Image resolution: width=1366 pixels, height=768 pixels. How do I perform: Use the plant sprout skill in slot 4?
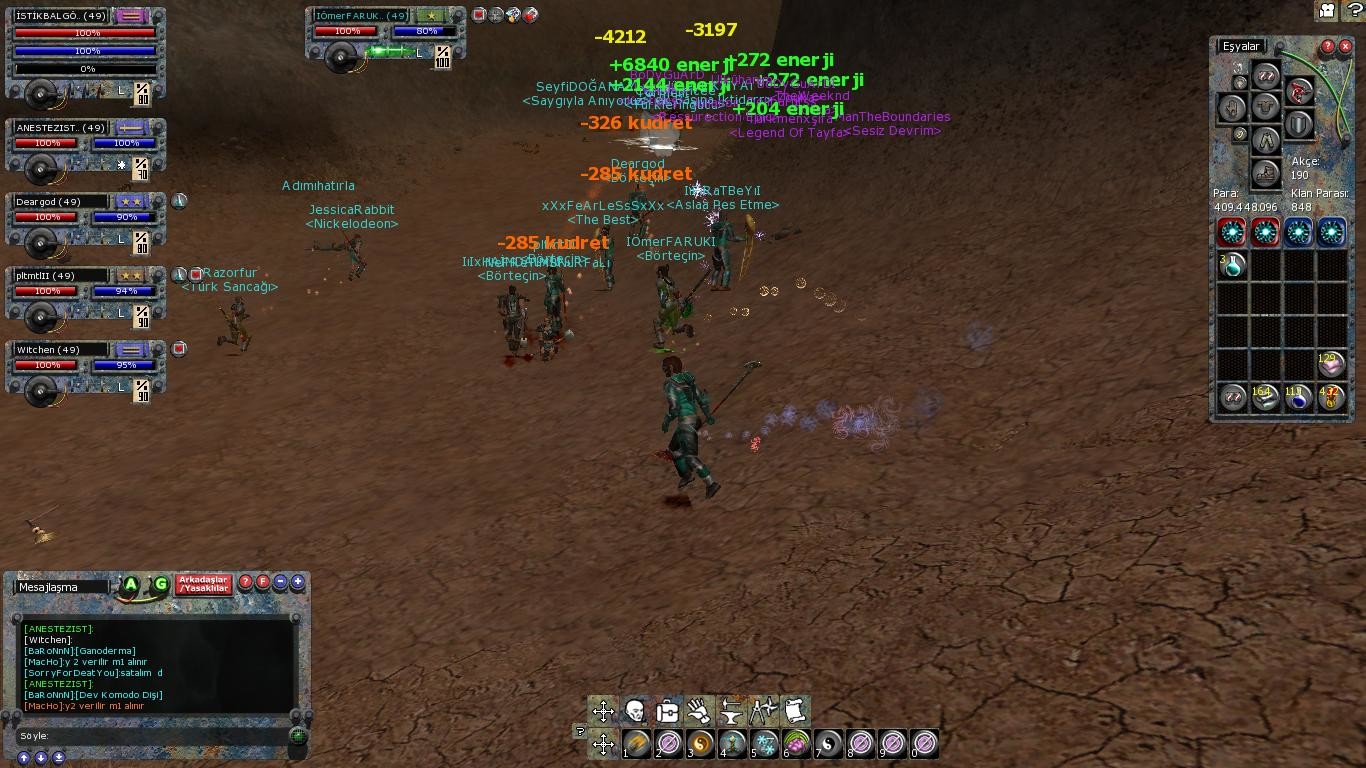pyautogui.click(x=732, y=744)
